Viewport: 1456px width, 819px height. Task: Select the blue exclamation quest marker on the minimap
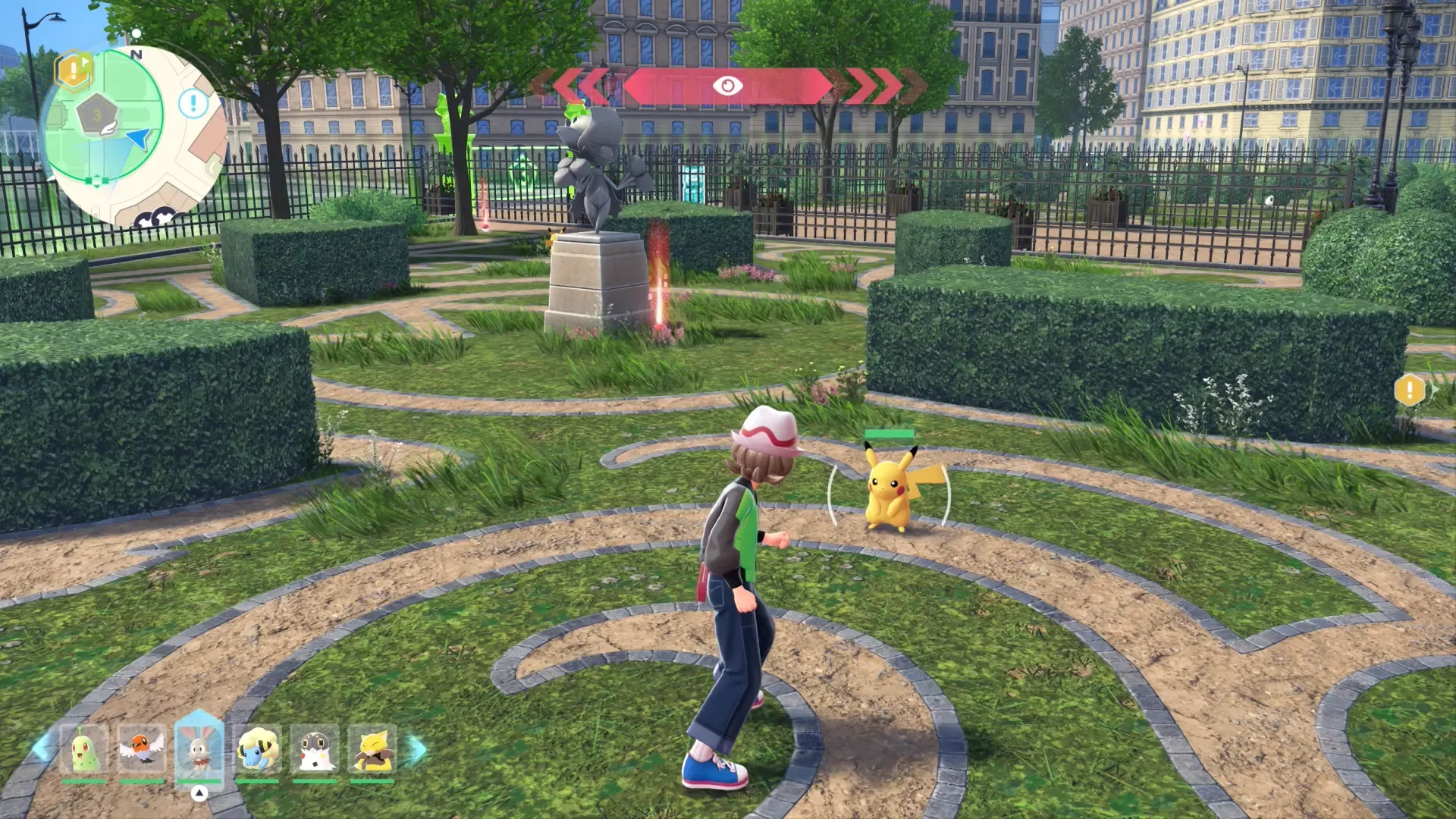(x=193, y=102)
